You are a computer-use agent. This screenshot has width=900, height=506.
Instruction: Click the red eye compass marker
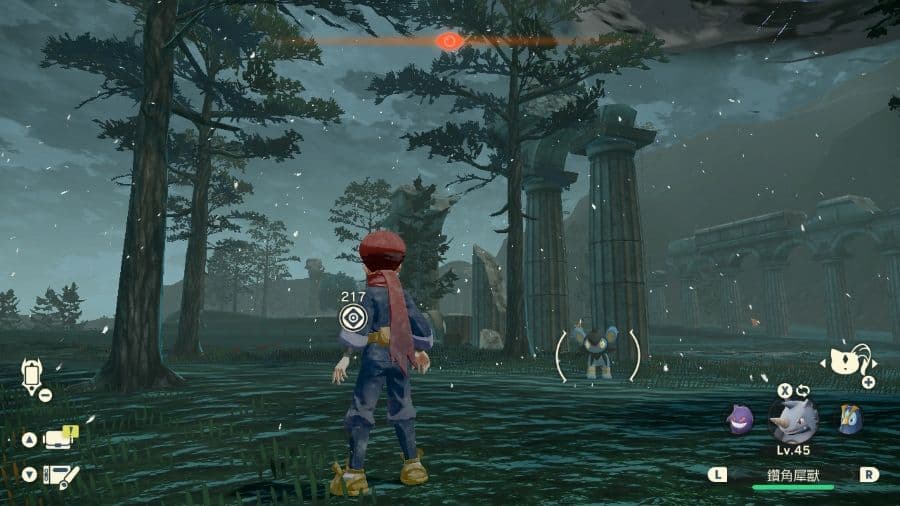tap(450, 41)
